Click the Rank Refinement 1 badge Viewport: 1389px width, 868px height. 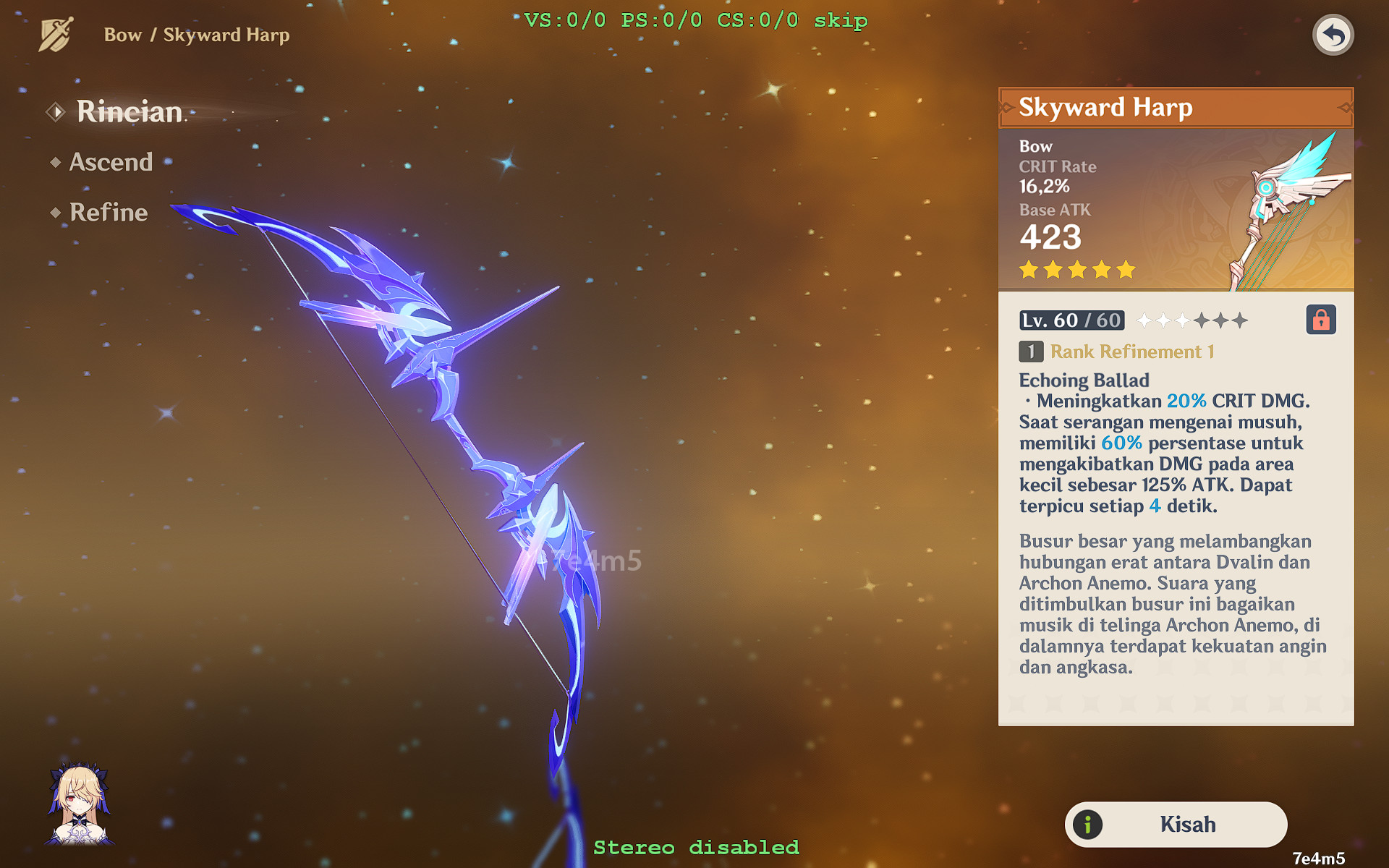click(x=1030, y=352)
